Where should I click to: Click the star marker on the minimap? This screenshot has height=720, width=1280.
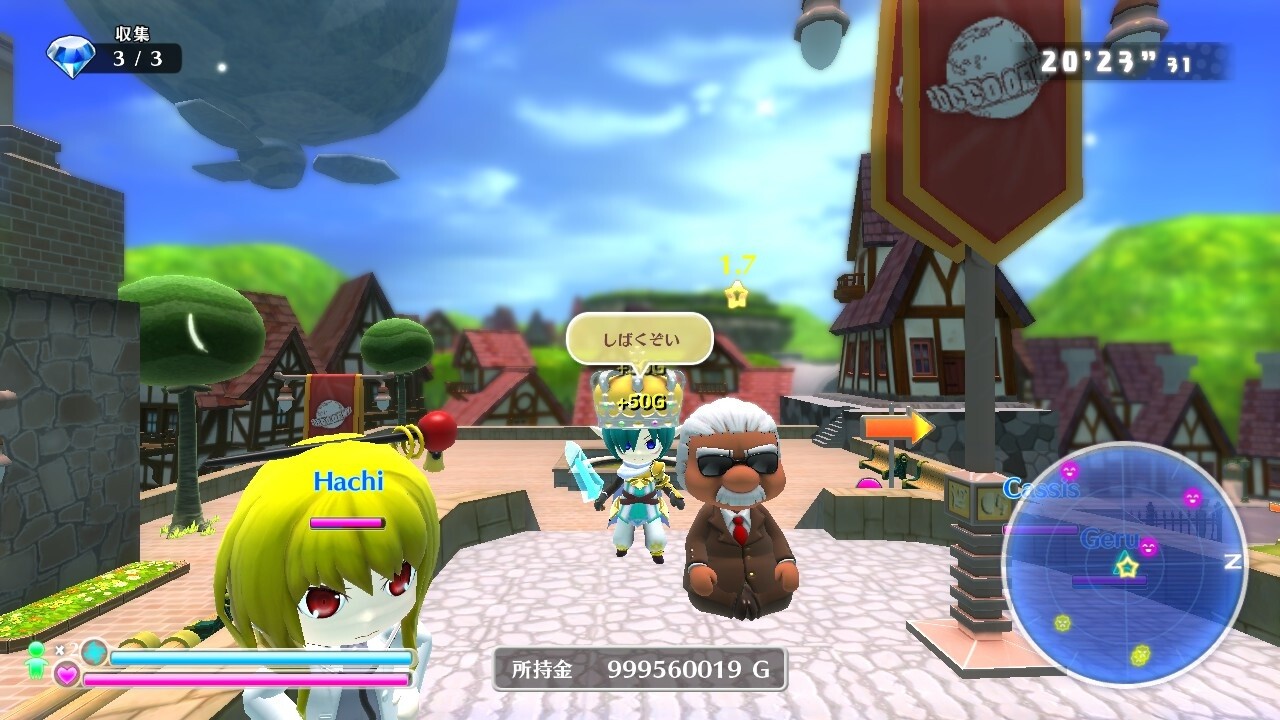[1127, 567]
